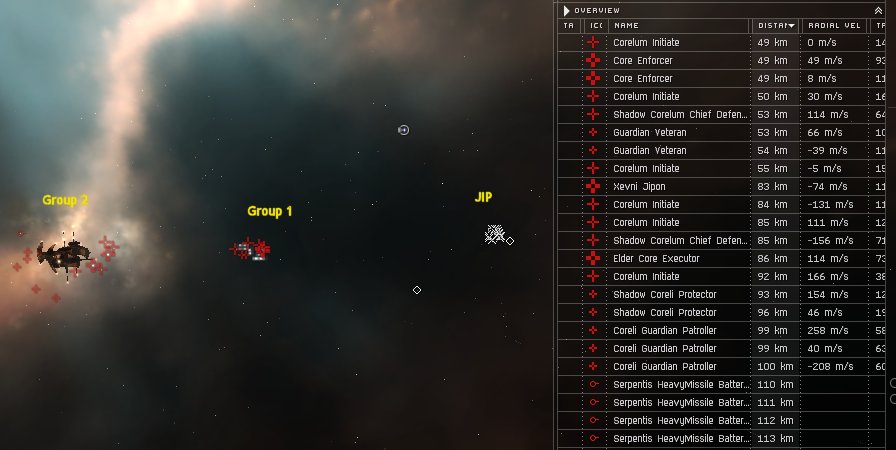
Task: Sort overview by the Name column header
Action: 678,25
